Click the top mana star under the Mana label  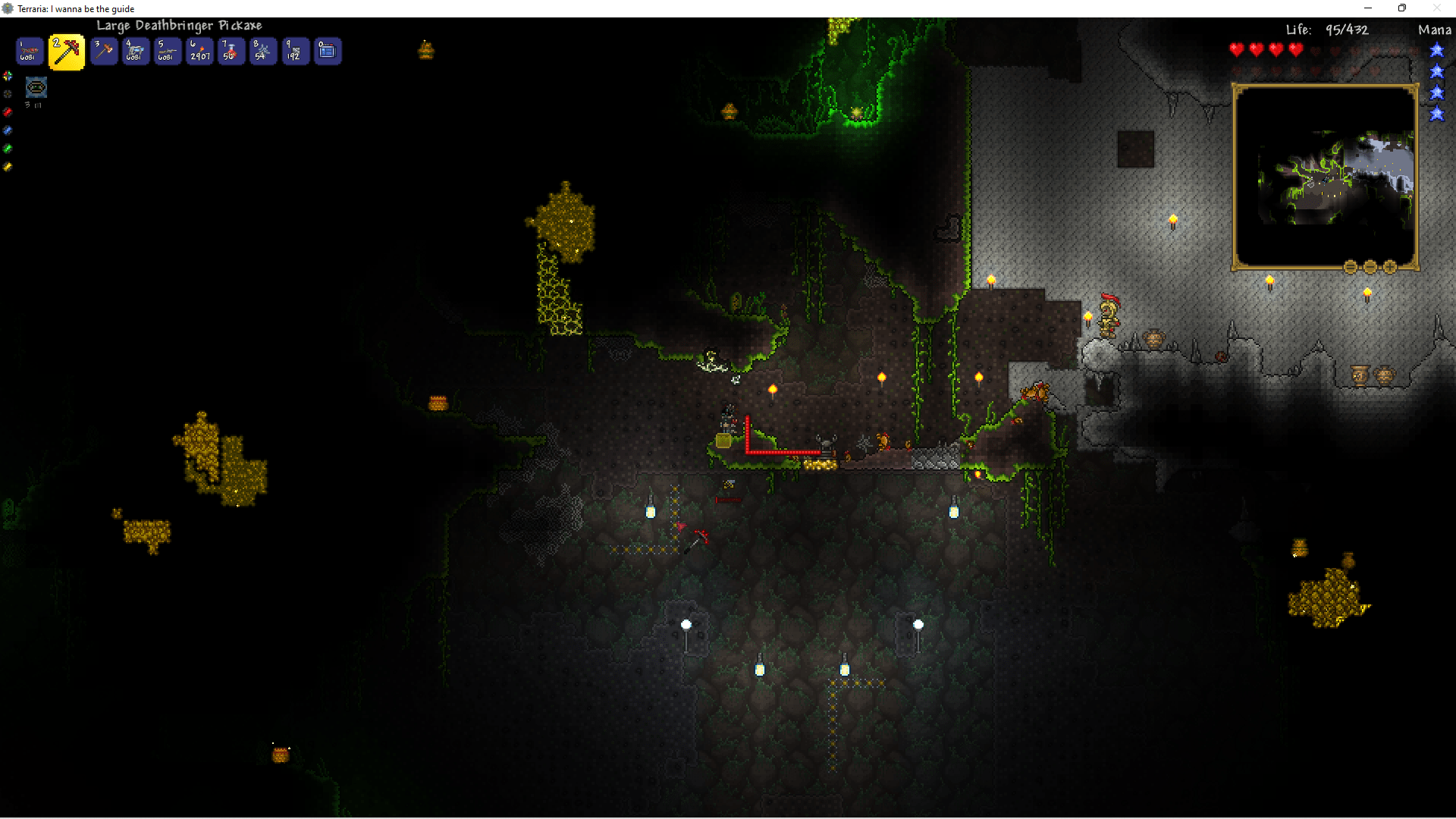point(1438,50)
